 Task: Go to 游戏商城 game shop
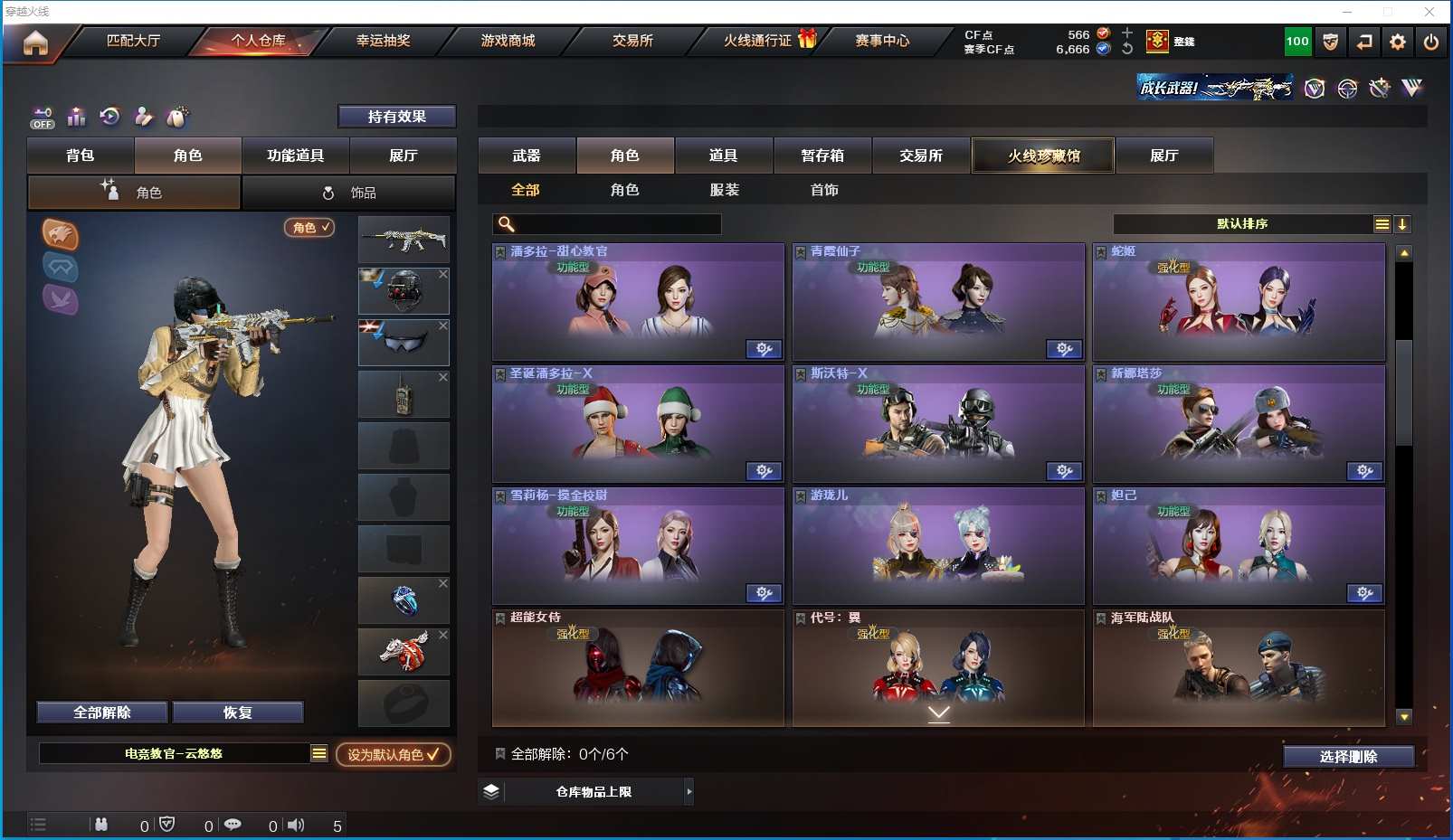(508, 41)
